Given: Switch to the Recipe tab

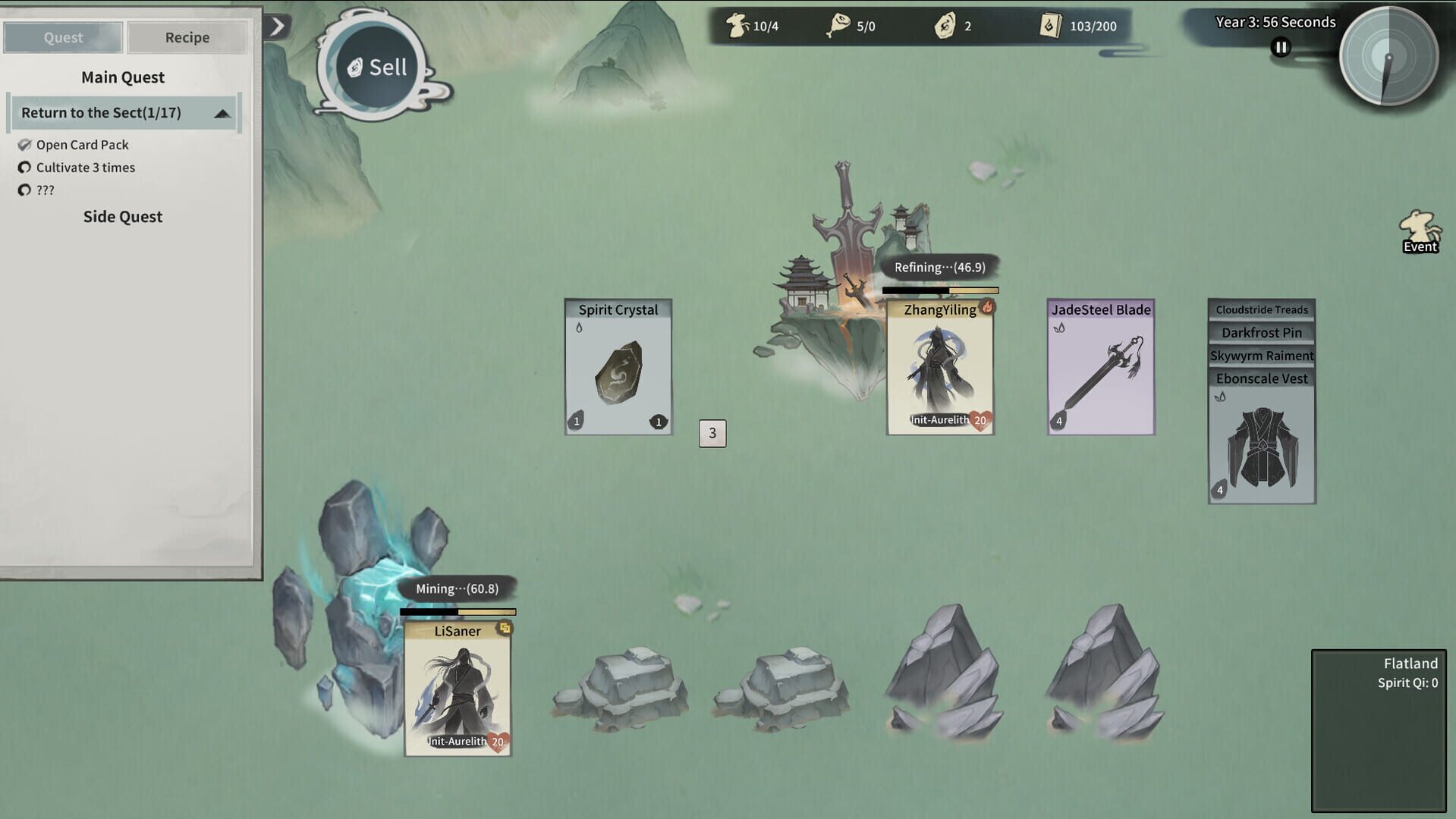Looking at the screenshot, I should point(187,37).
